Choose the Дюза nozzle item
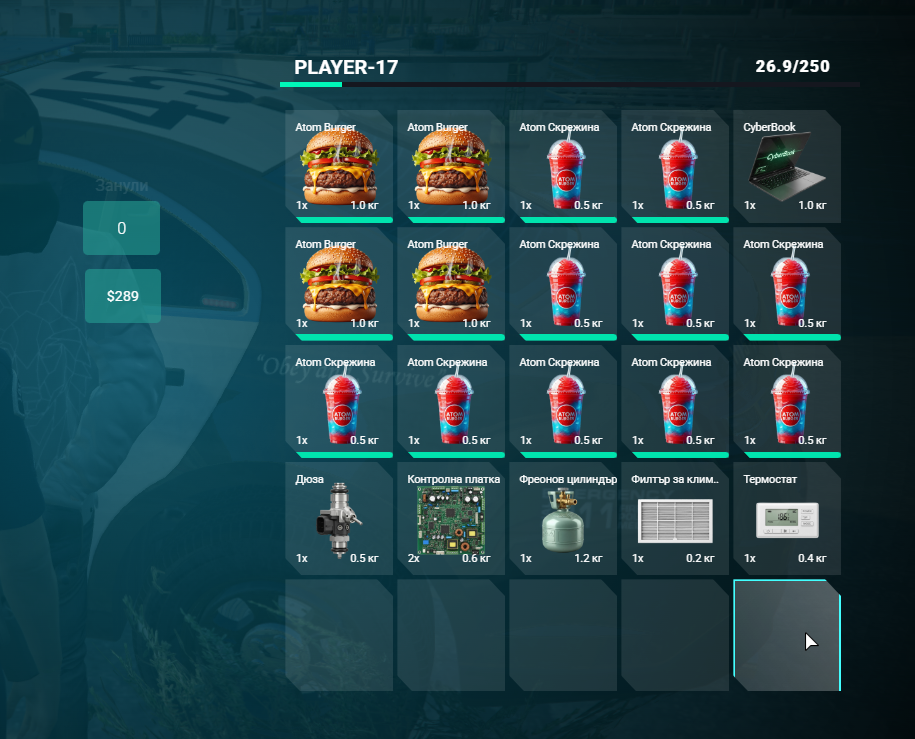915x739 pixels. (x=338, y=518)
